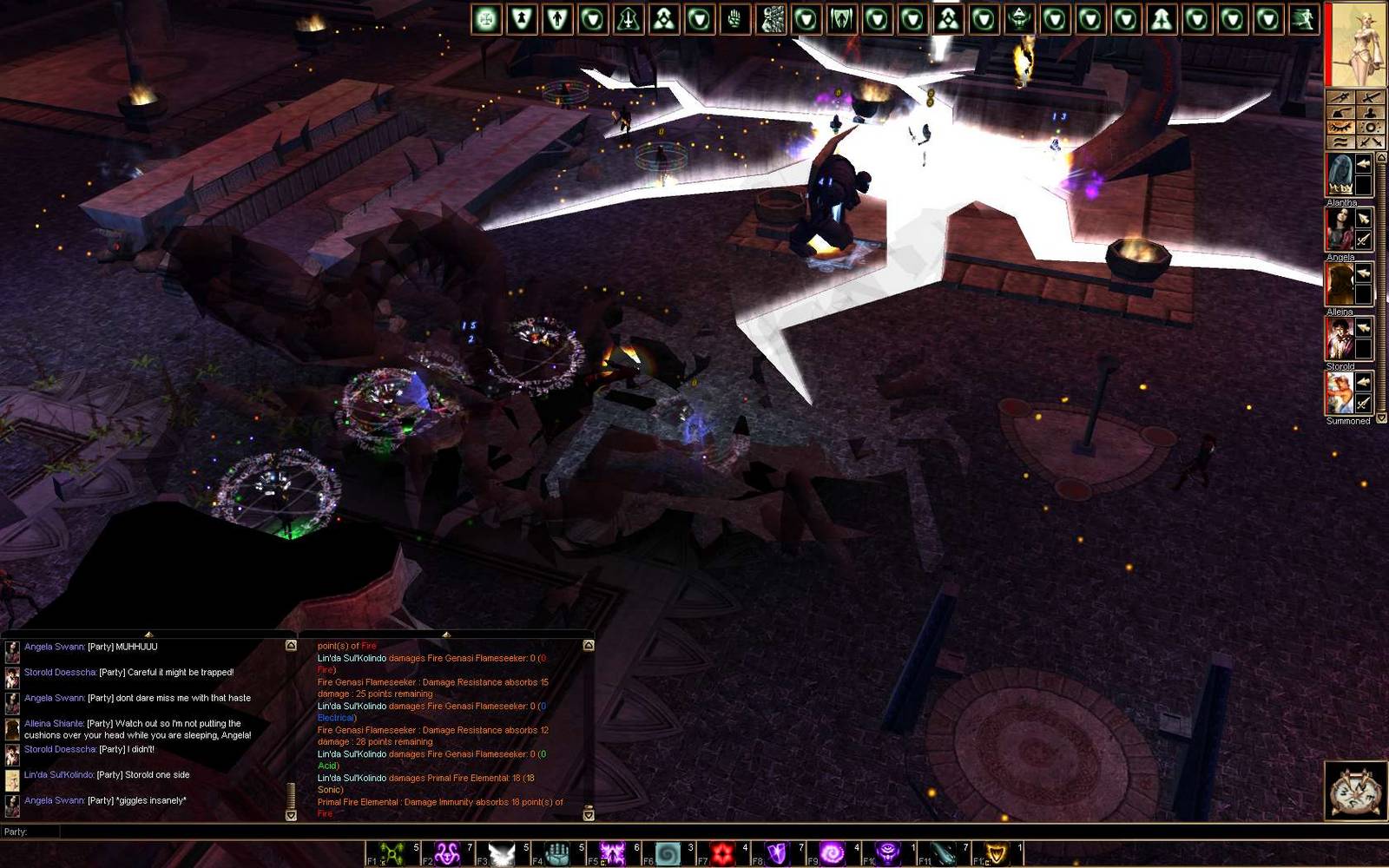Click the running-figure haste effect icon
The image size is (1389, 868).
click(1303, 19)
